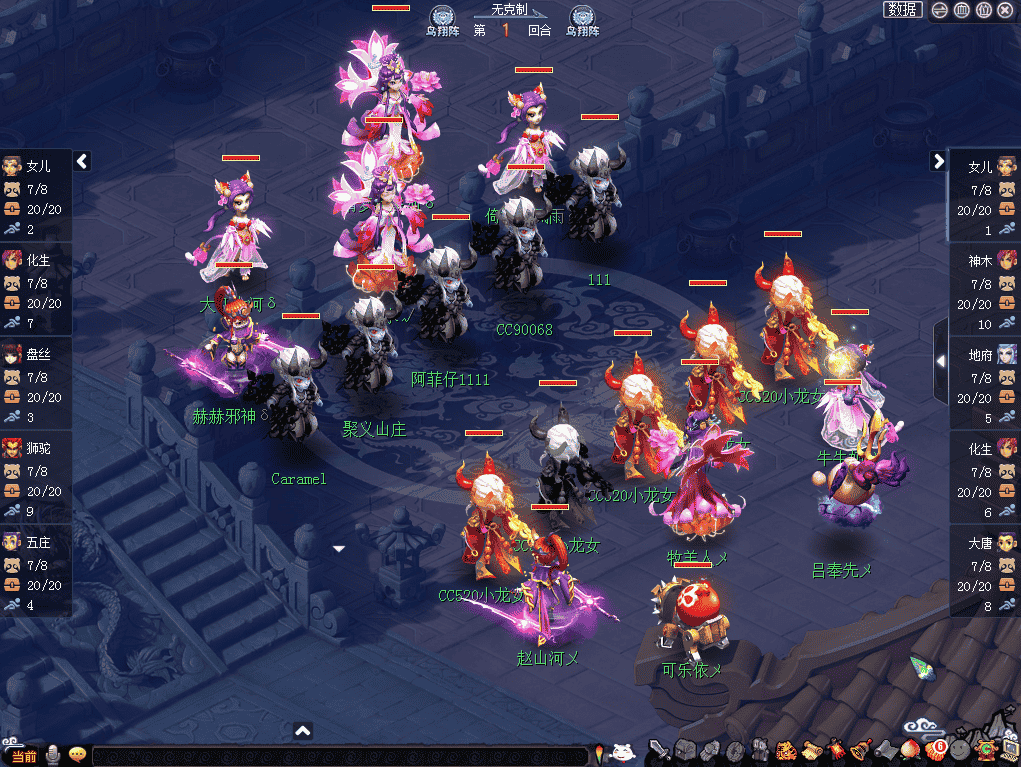
Task: Open the sword icon in the bottom toolbar
Action: (658, 749)
